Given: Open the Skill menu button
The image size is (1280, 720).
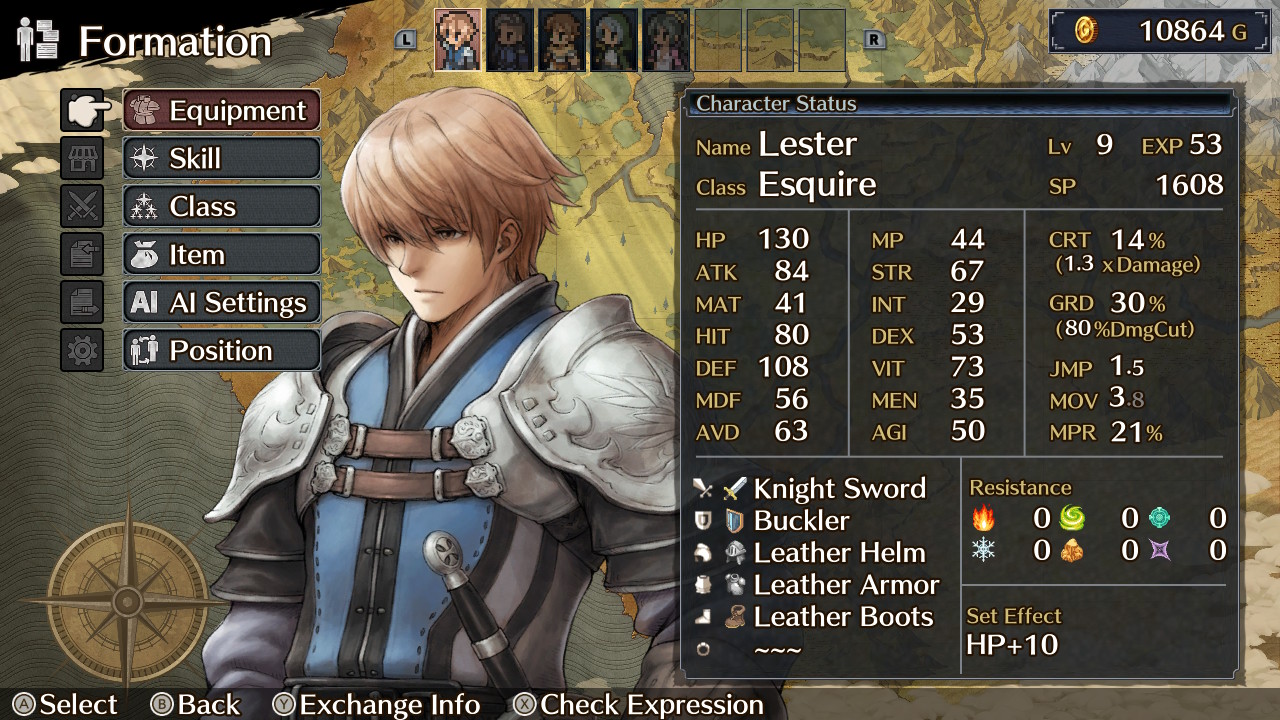Looking at the screenshot, I should click(x=221, y=158).
